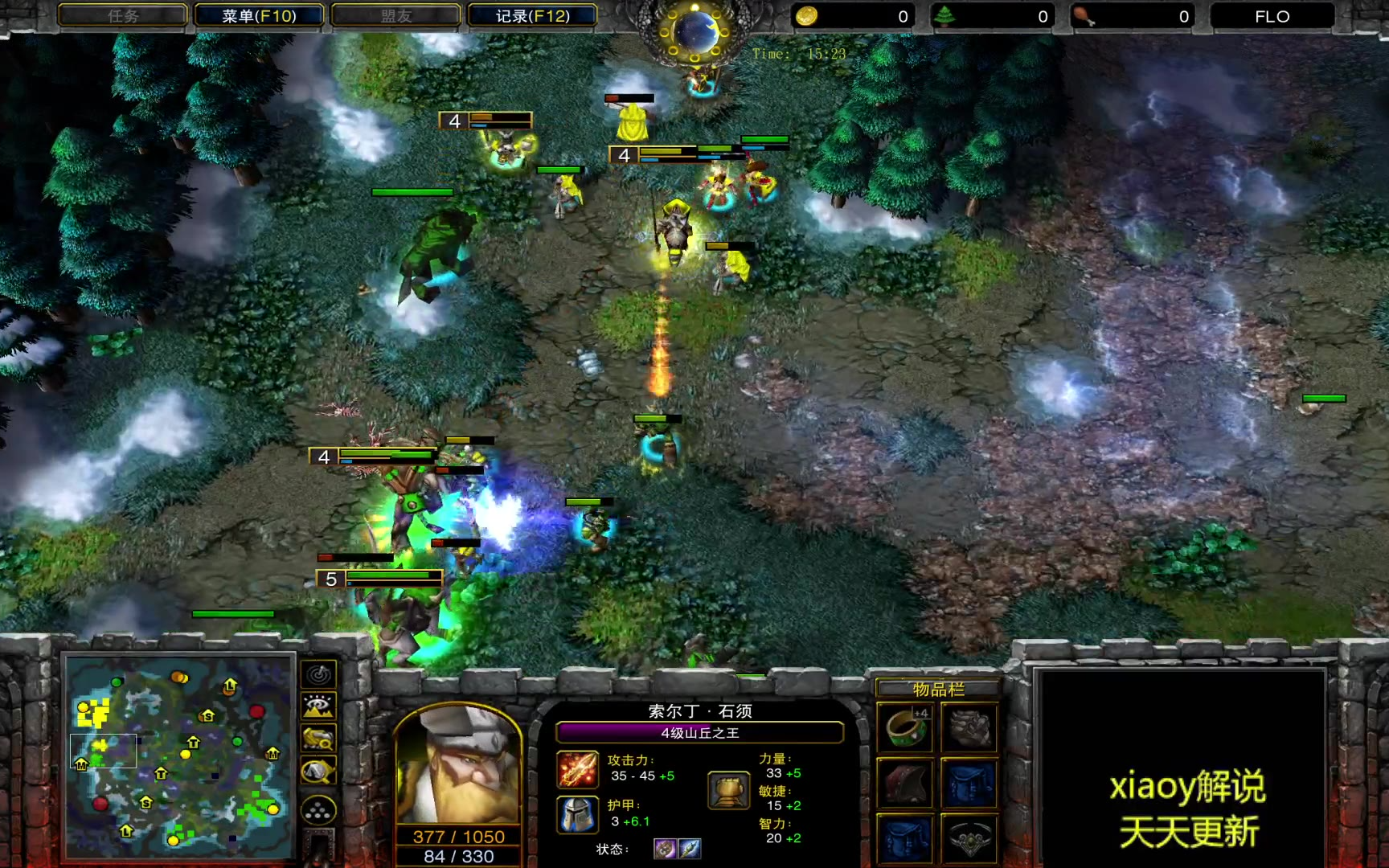1389x868 pixels.
Task: Toggle minimap ally color mode button
Action: pyautogui.click(x=318, y=739)
